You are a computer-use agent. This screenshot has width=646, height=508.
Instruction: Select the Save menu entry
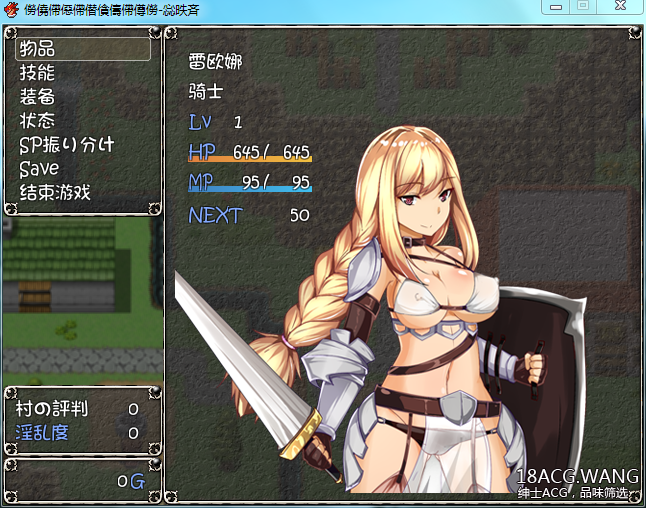[x=82, y=168]
